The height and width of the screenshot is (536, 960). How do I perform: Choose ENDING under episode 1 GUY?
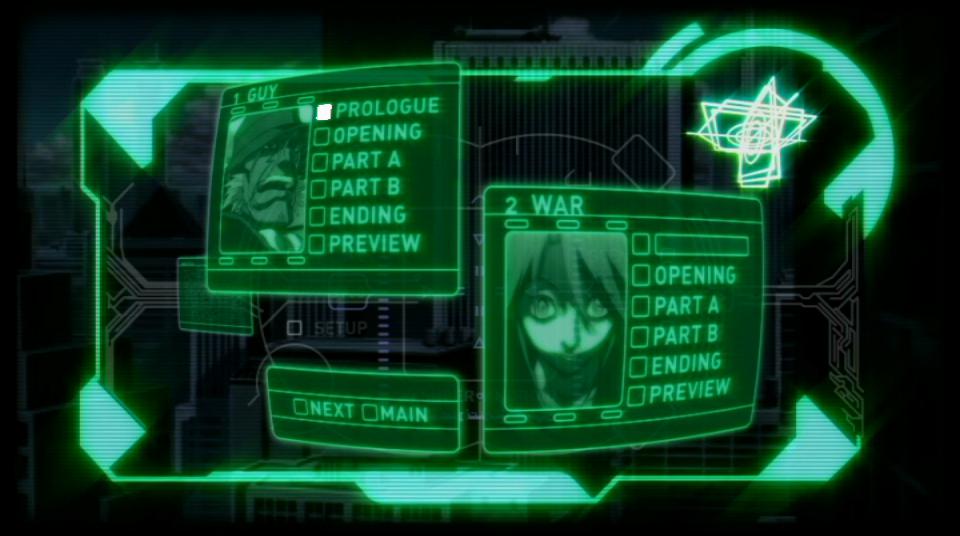coord(367,215)
